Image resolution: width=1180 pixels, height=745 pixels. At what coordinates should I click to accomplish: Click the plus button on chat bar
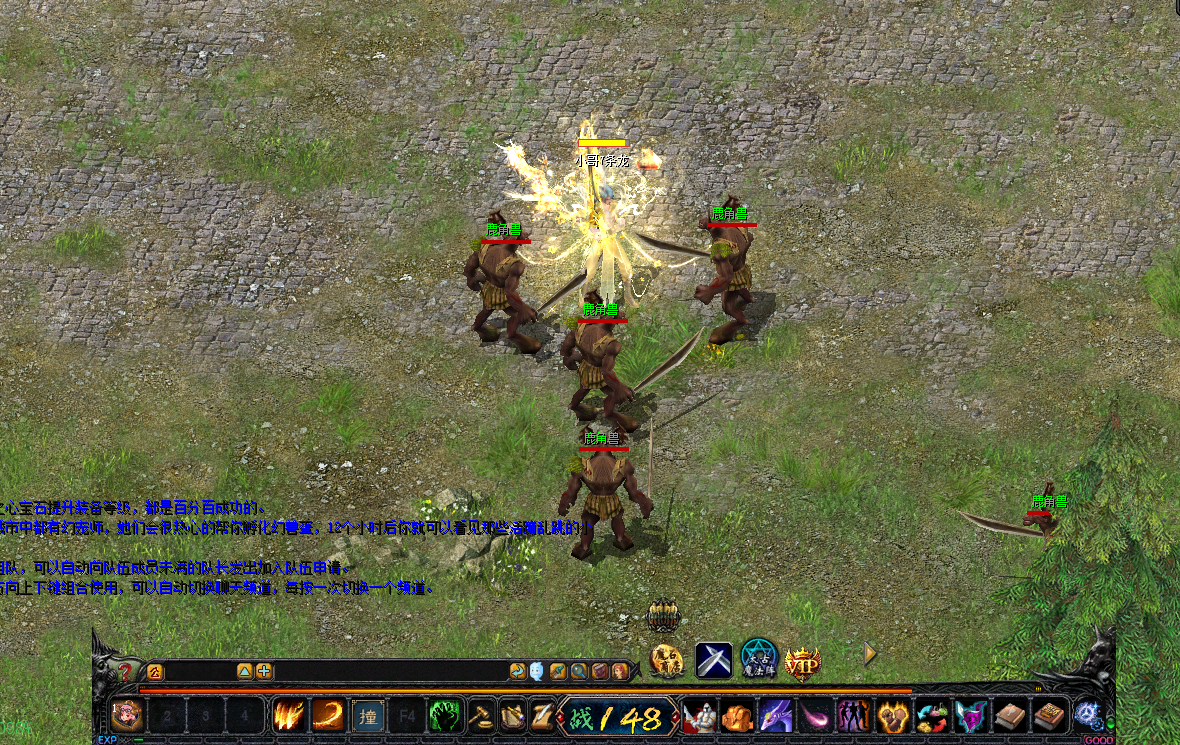(264, 671)
